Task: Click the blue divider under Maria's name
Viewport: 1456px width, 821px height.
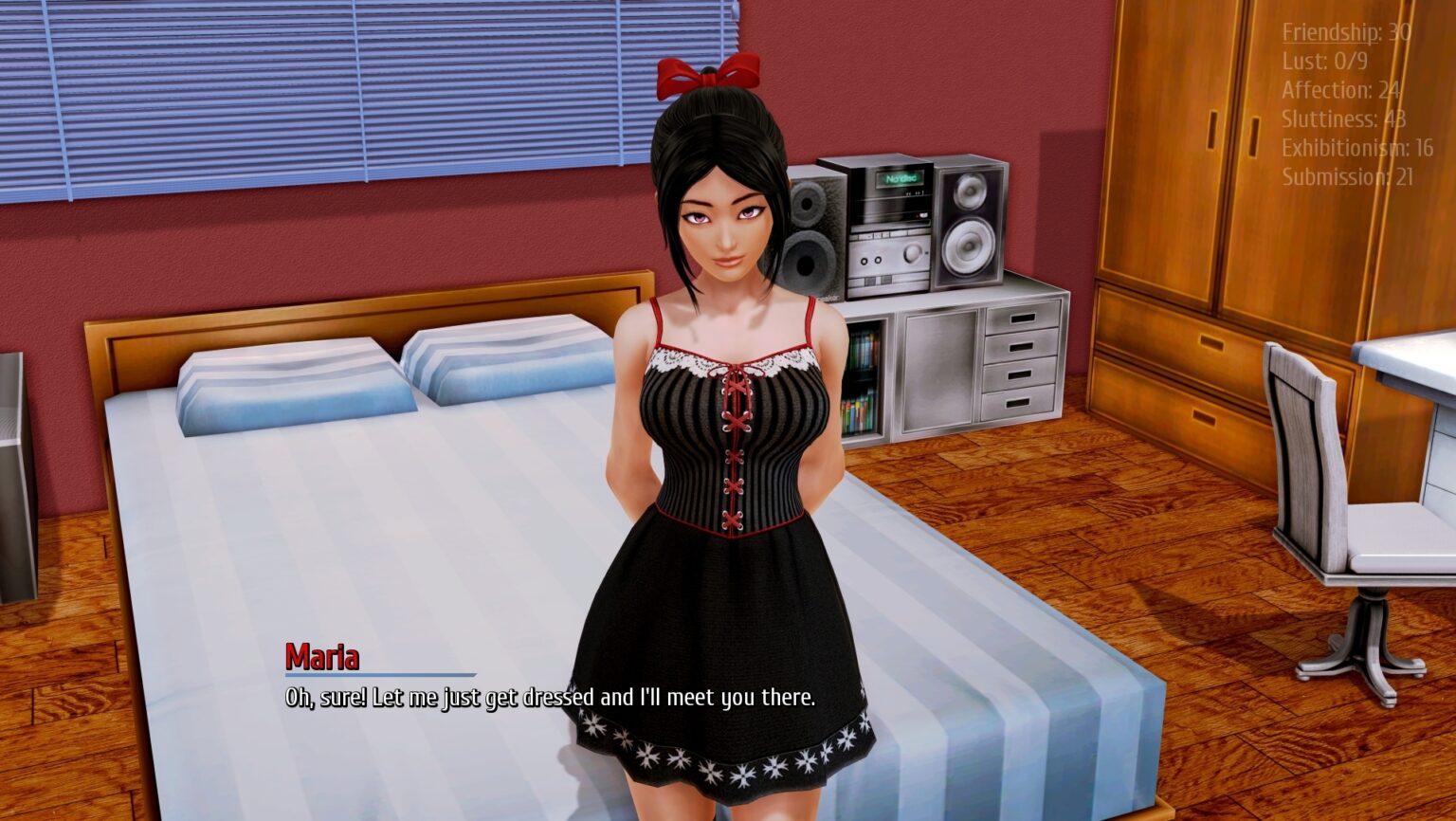Action: [x=379, y=675]
